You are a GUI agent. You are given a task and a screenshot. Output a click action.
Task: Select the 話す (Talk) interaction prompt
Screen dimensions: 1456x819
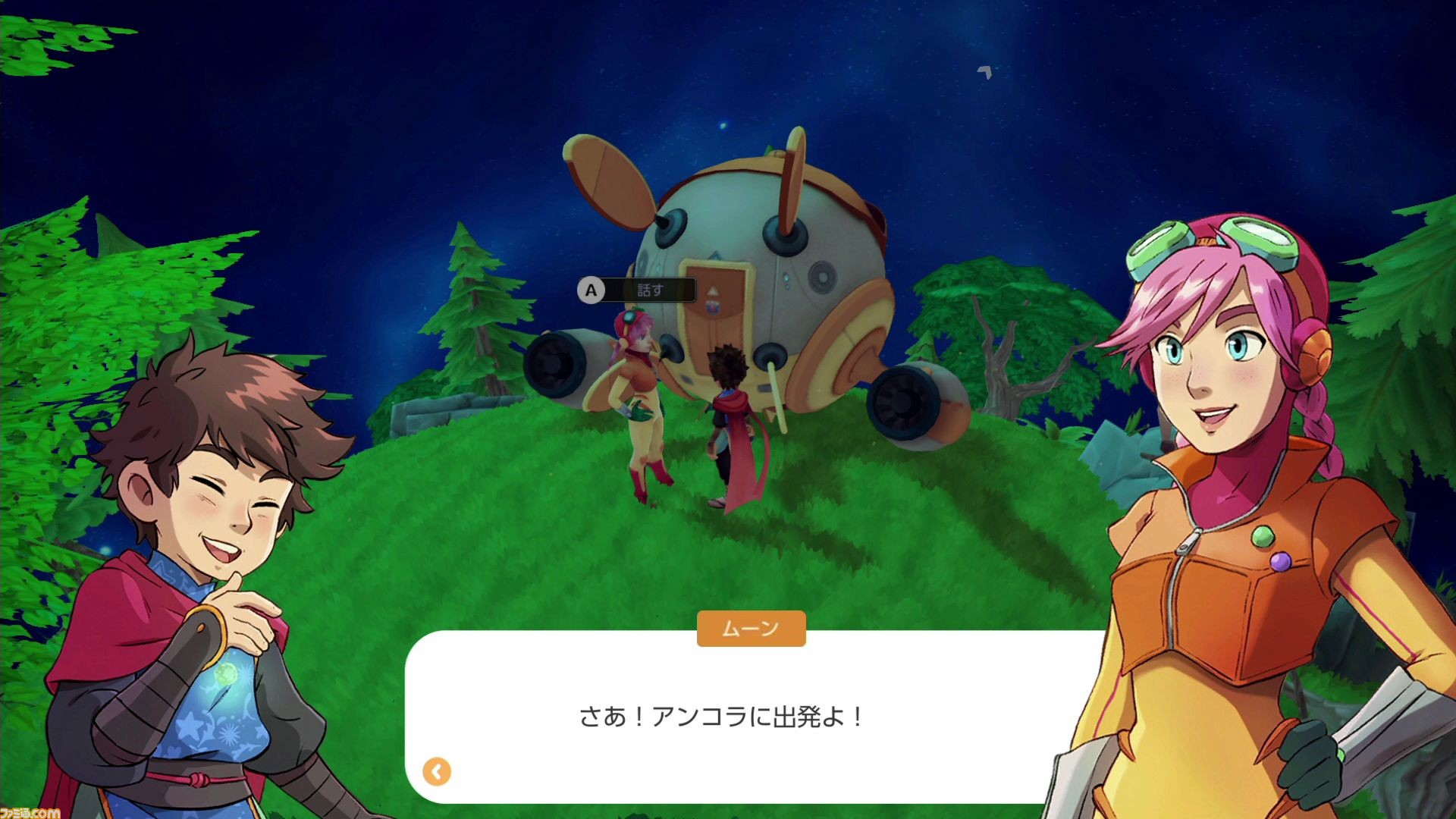coord(650,289)
